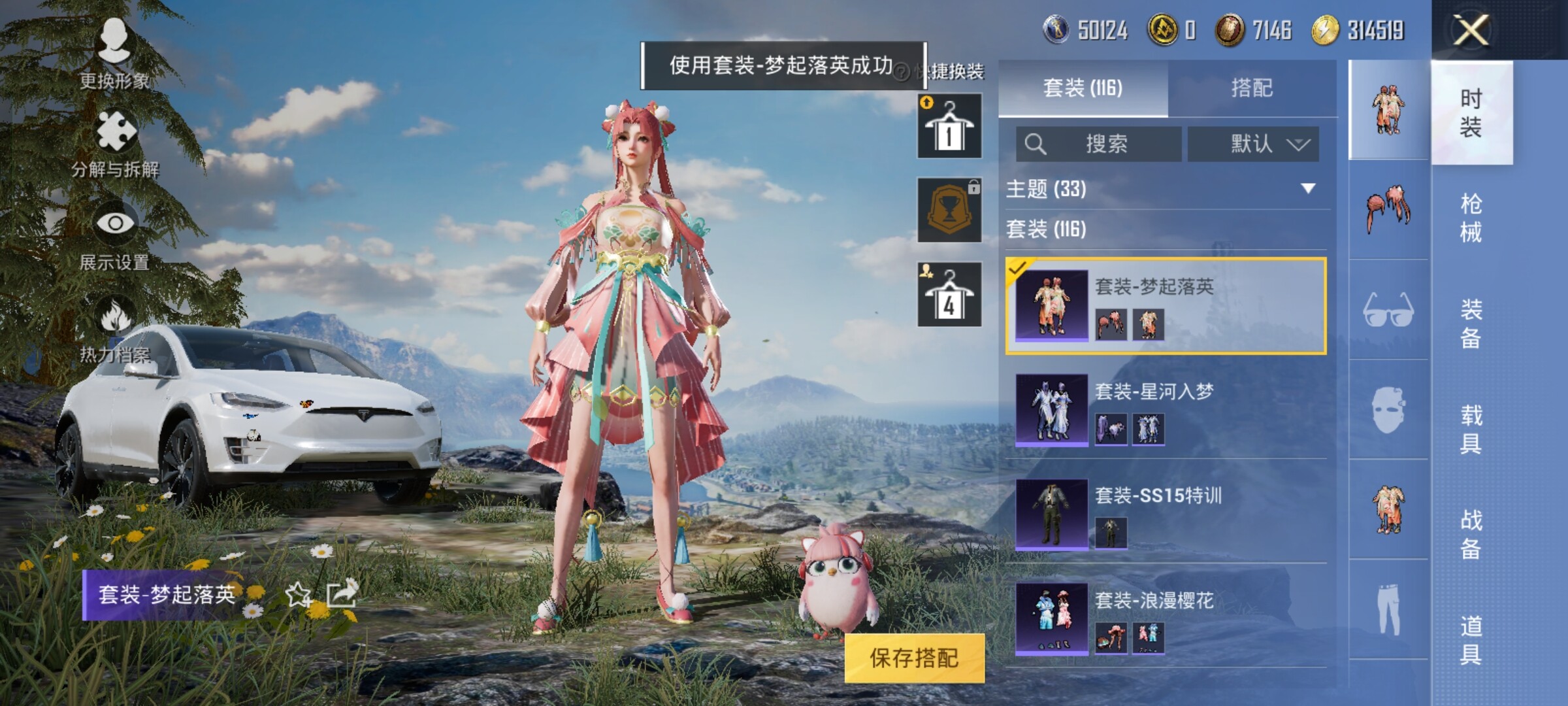Show the glasses accessory category
Screen dimensions: 1568x706
[x=1388, y=310]
